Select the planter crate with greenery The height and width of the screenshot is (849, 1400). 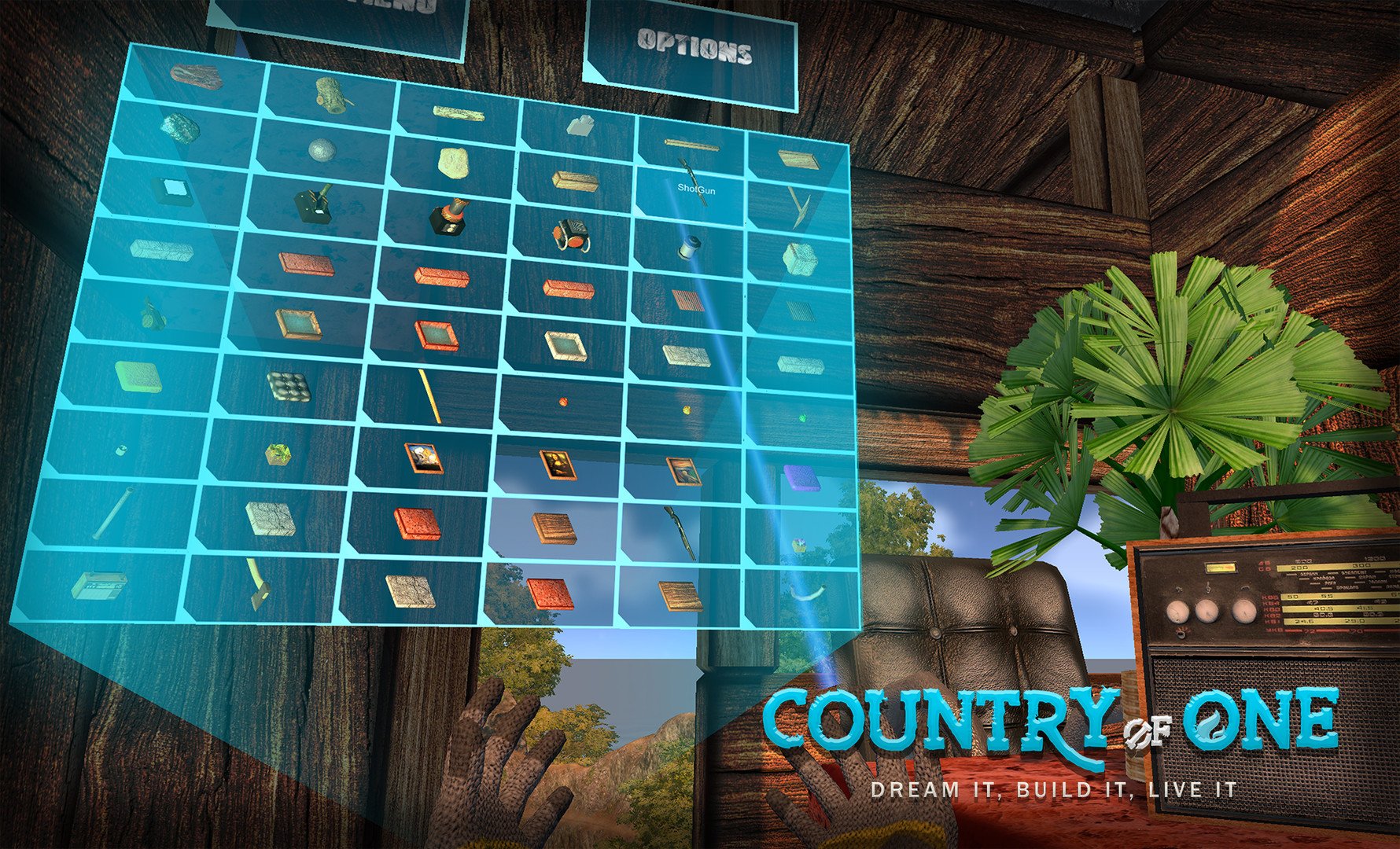tap(277, 453)
